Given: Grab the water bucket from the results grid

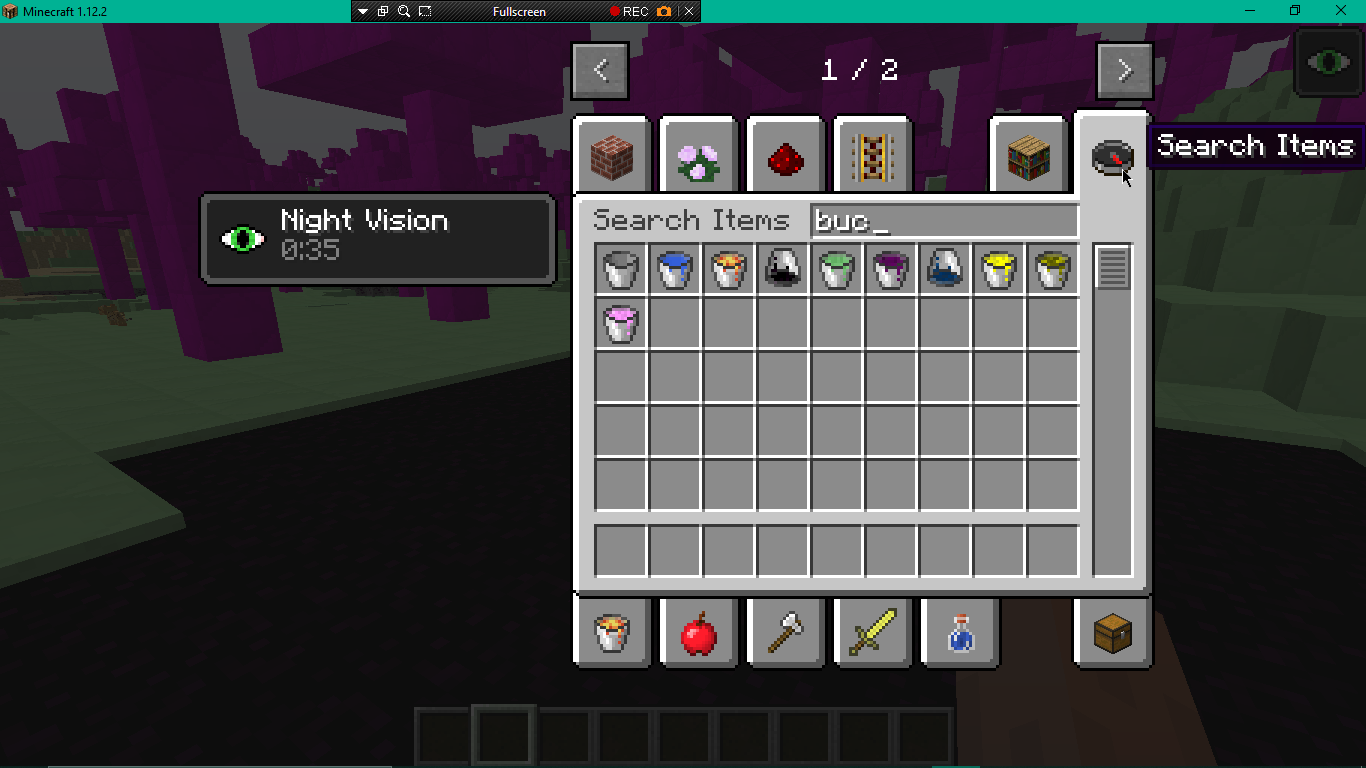Looking at the screenshot, I should tap(674, 268).
